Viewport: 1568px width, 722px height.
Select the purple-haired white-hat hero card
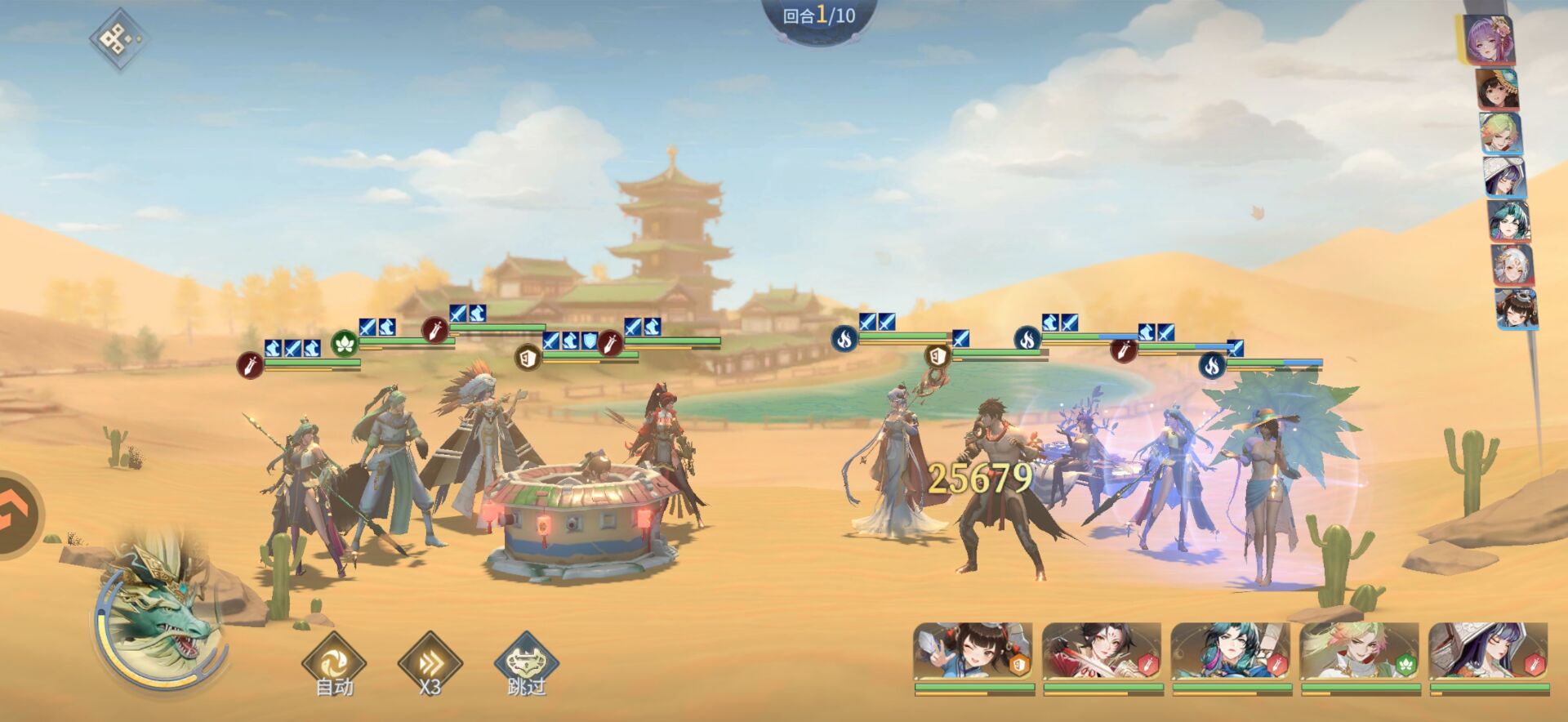[1489, 652]
